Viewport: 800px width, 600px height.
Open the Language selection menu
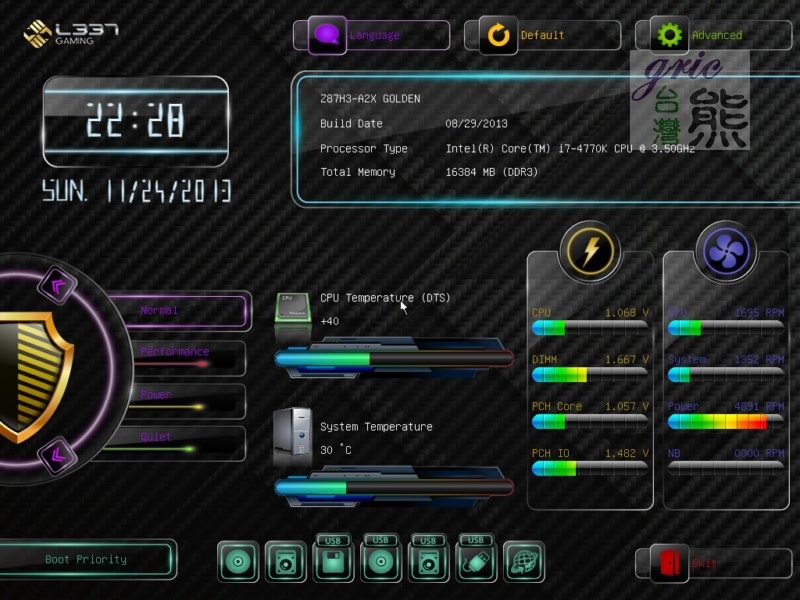(x=371, y=35)
